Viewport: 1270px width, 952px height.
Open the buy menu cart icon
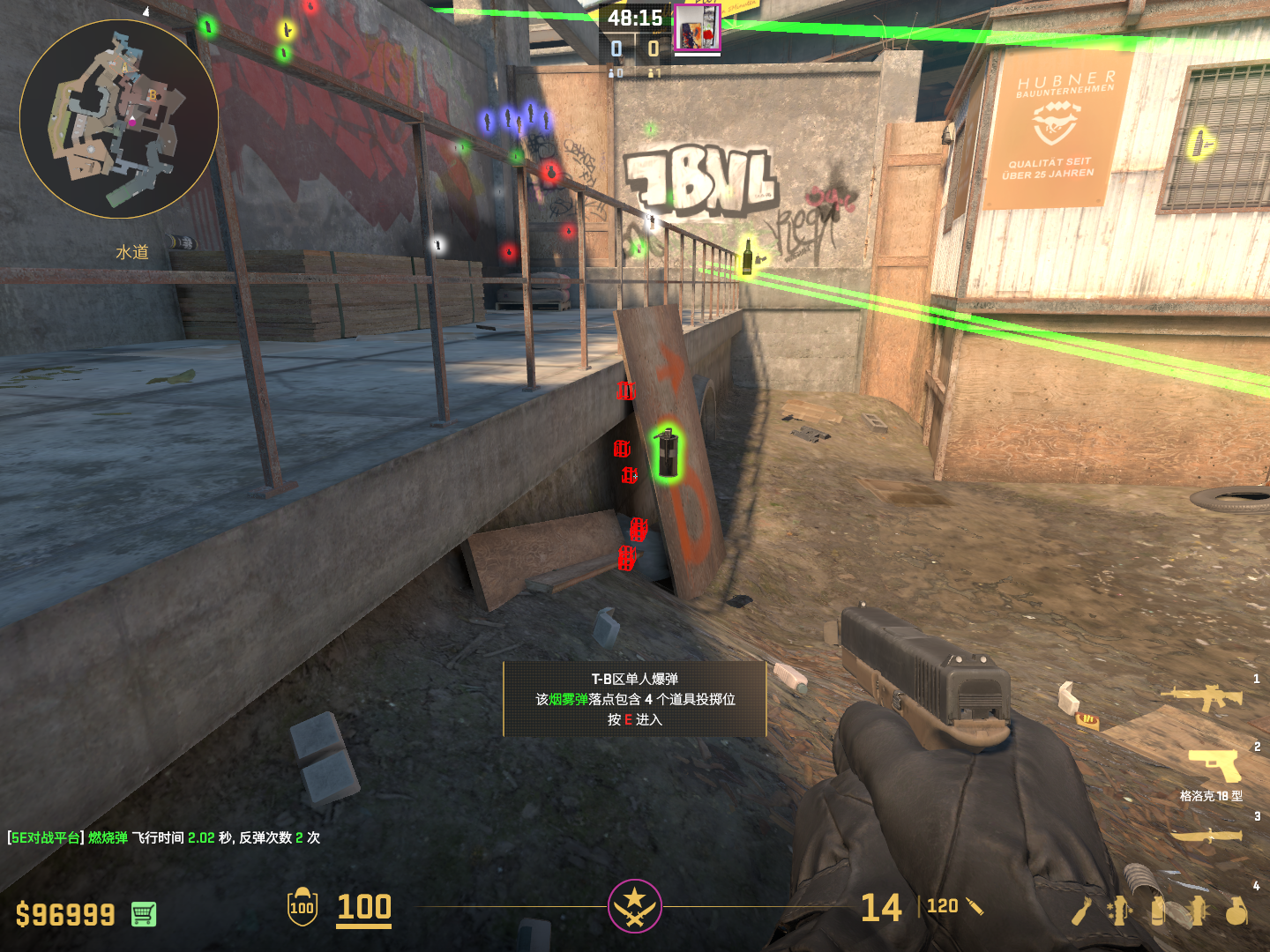pyautogui.click(x=144, y=914)
